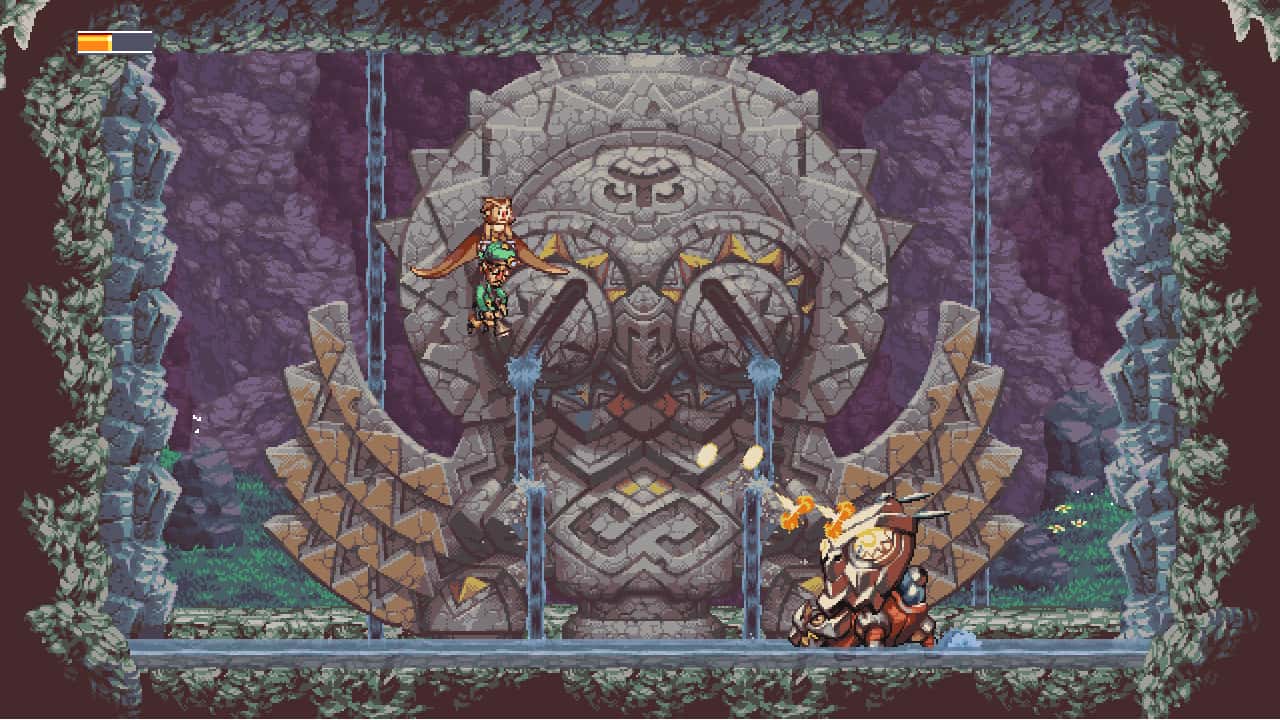Click the owl crest atop the statue

[645, 180]
